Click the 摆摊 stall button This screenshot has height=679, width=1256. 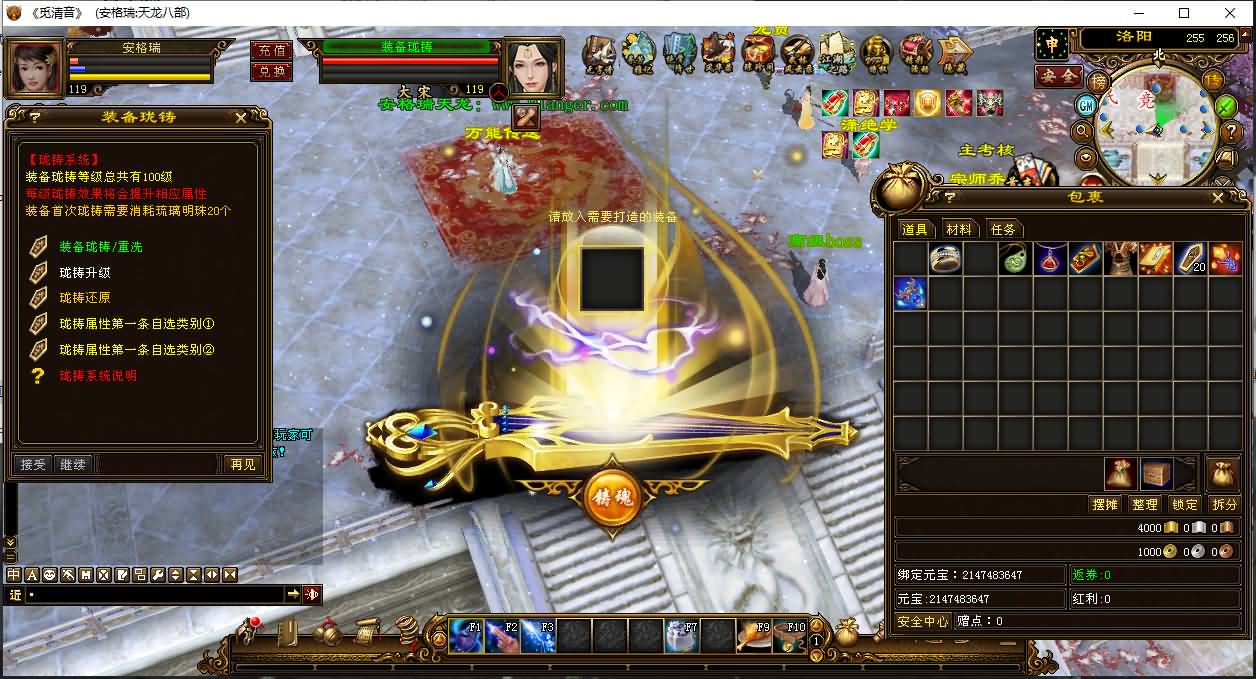[1106, 504]
